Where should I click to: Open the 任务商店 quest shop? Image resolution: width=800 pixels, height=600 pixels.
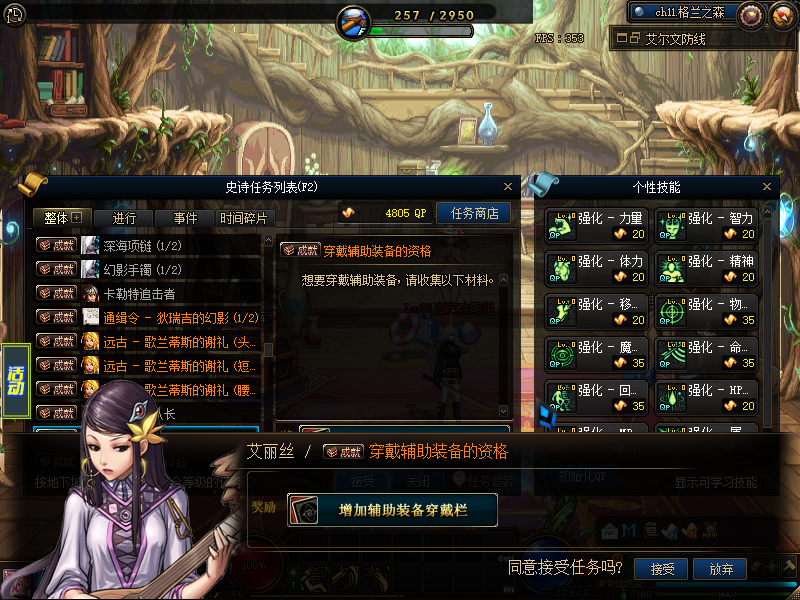(x=474, y=213)
